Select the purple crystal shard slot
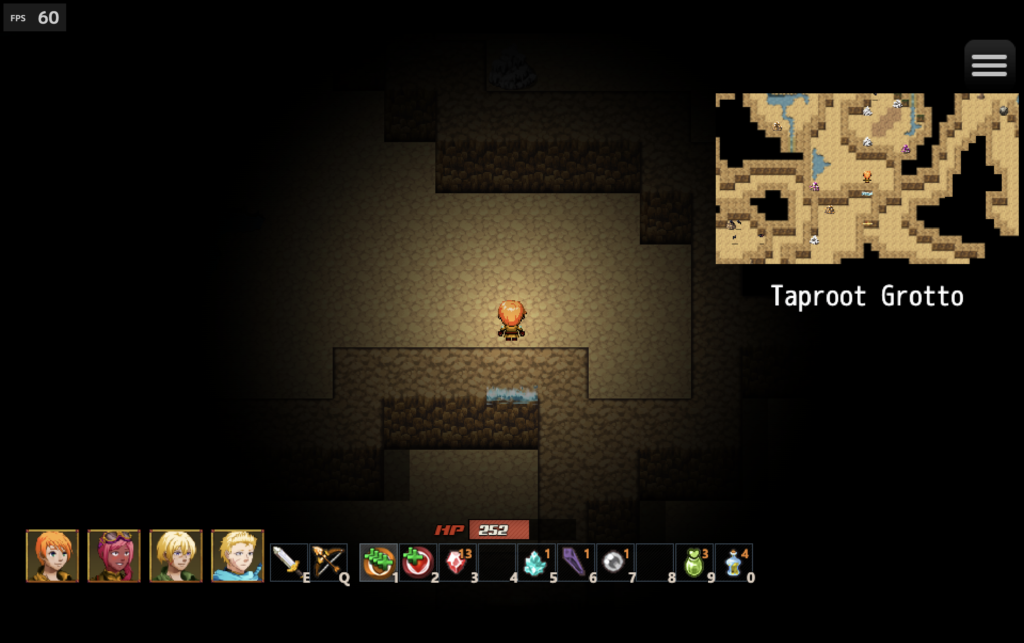The image size is (1024, 643). point(575,562)
